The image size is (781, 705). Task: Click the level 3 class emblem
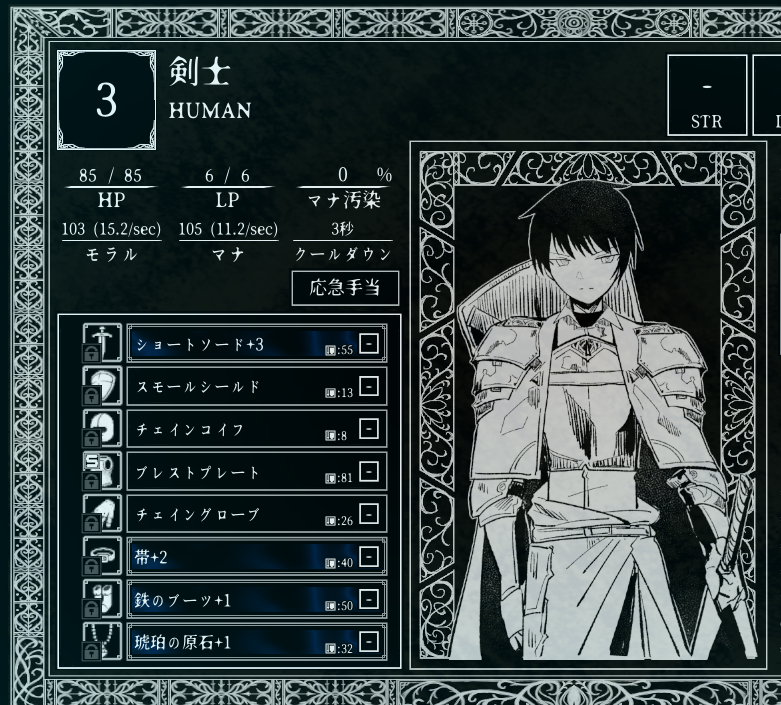click(x=106, y=102)
